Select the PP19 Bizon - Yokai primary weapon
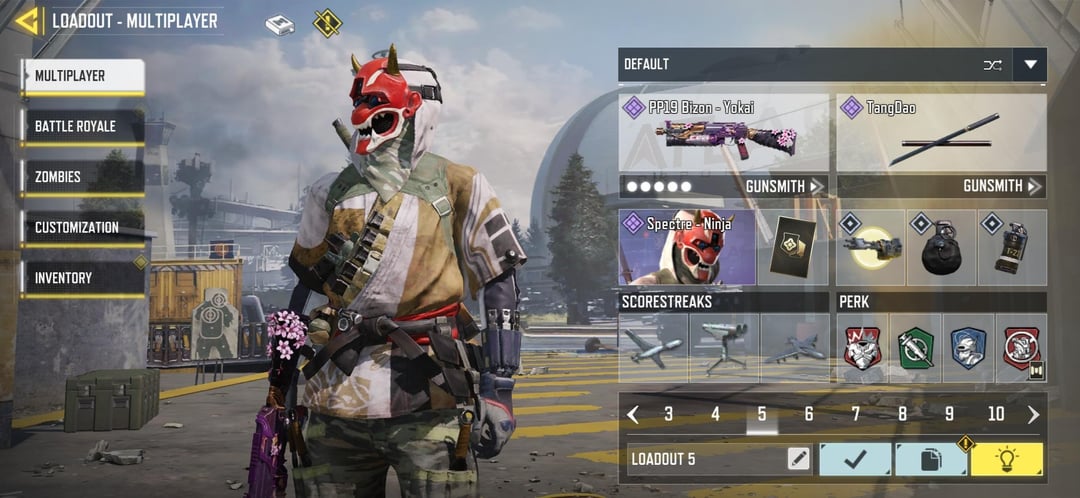1080x498 pixels. [723, 134]
